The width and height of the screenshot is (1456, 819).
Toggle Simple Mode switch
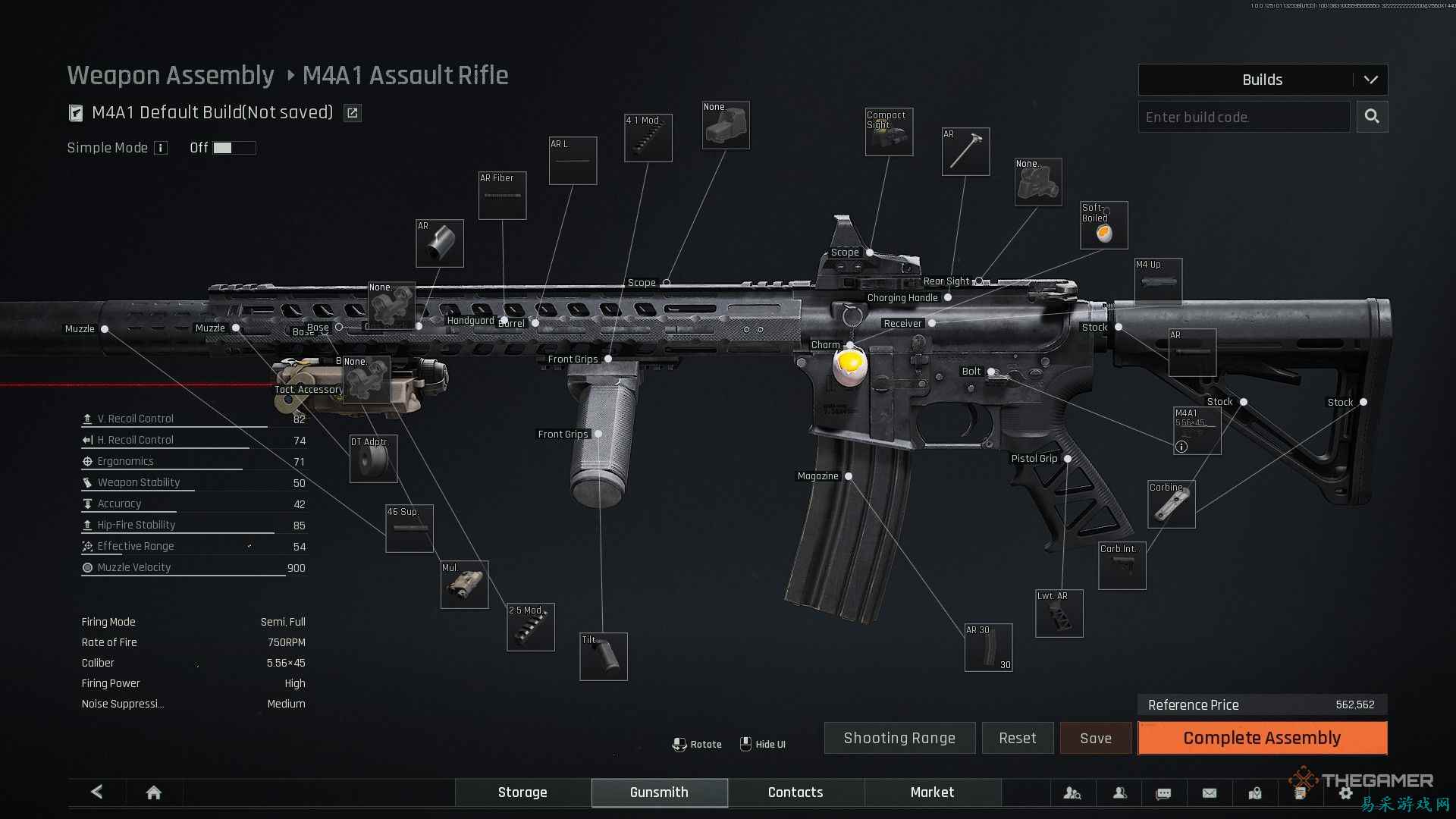pos(234,148)
